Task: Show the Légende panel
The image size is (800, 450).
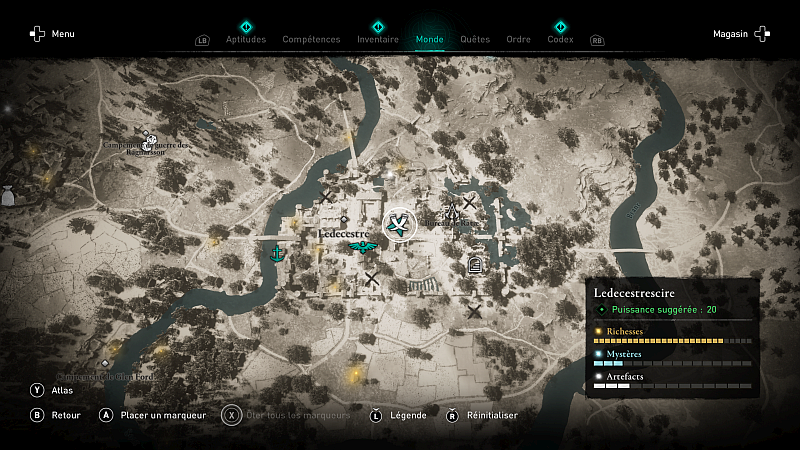Action: (x=398, y=415)
